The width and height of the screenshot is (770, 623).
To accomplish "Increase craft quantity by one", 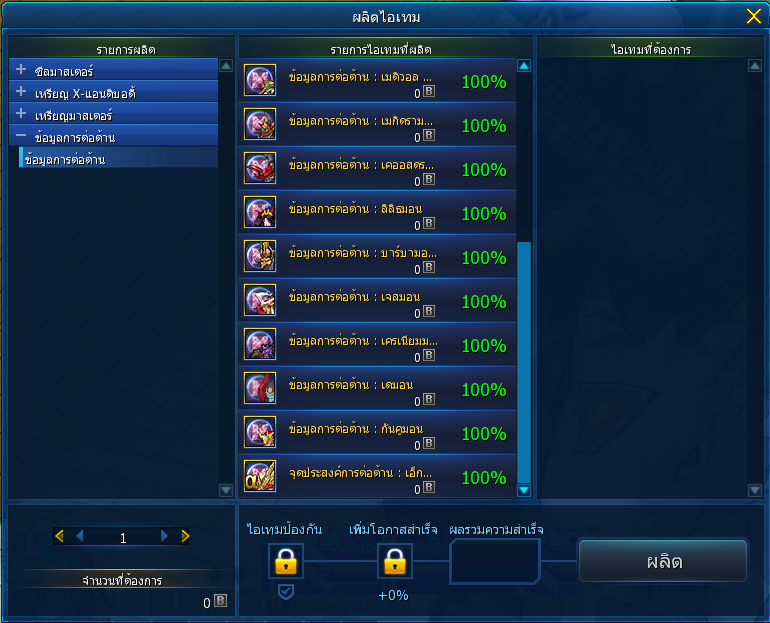I will point(164,537).
